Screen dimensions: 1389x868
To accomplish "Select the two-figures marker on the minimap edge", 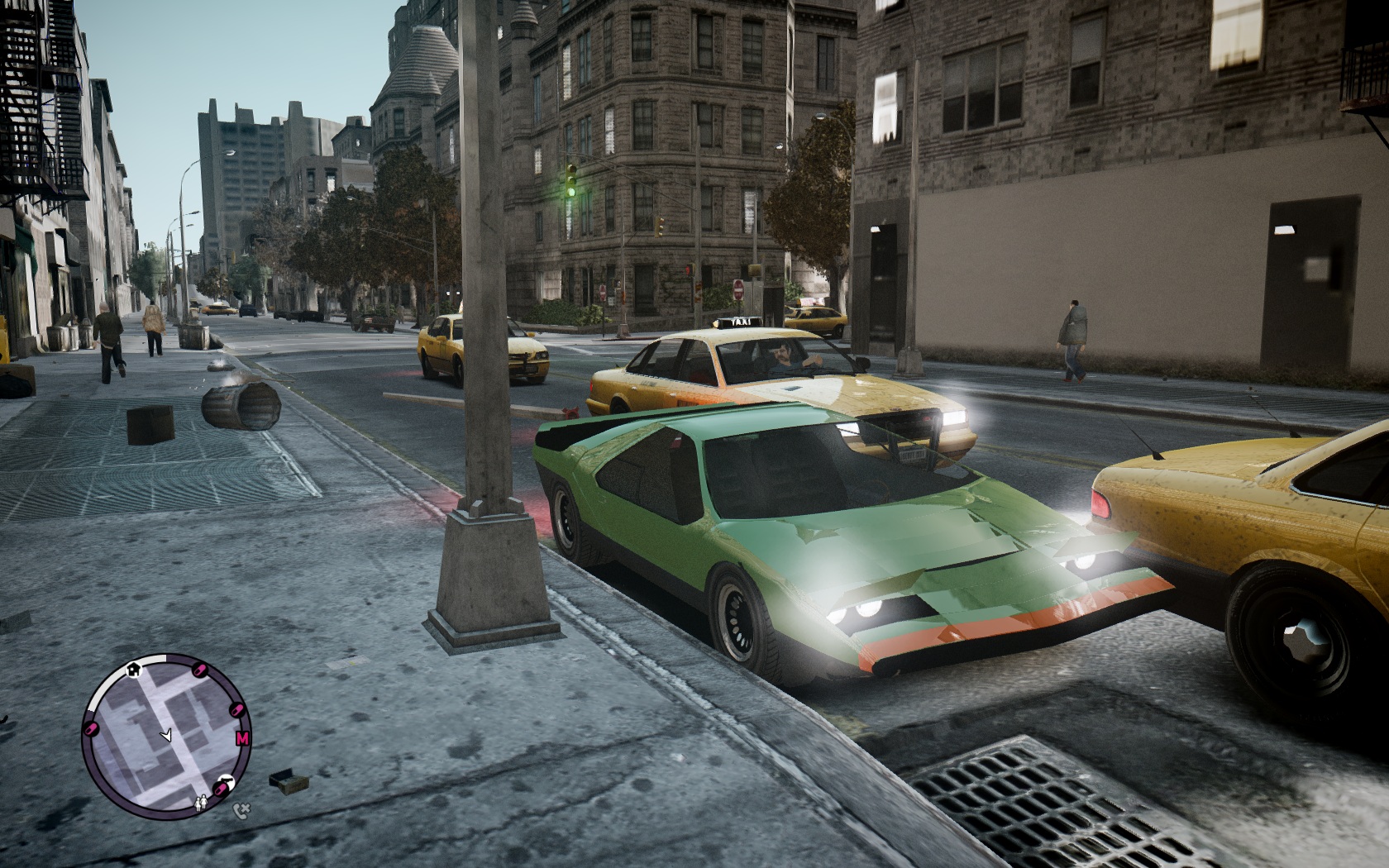I will 201,802.
